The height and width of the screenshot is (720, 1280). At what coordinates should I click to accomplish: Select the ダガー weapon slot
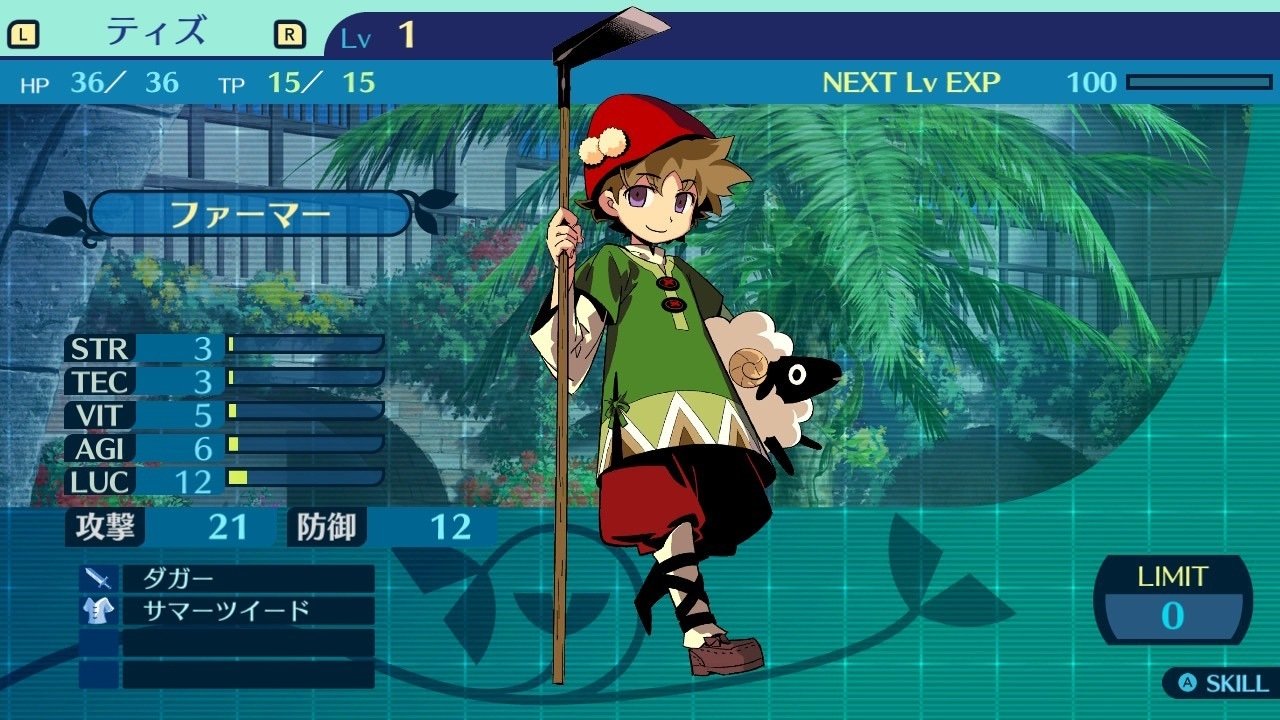pyautogui.click(x=247, y=579)
